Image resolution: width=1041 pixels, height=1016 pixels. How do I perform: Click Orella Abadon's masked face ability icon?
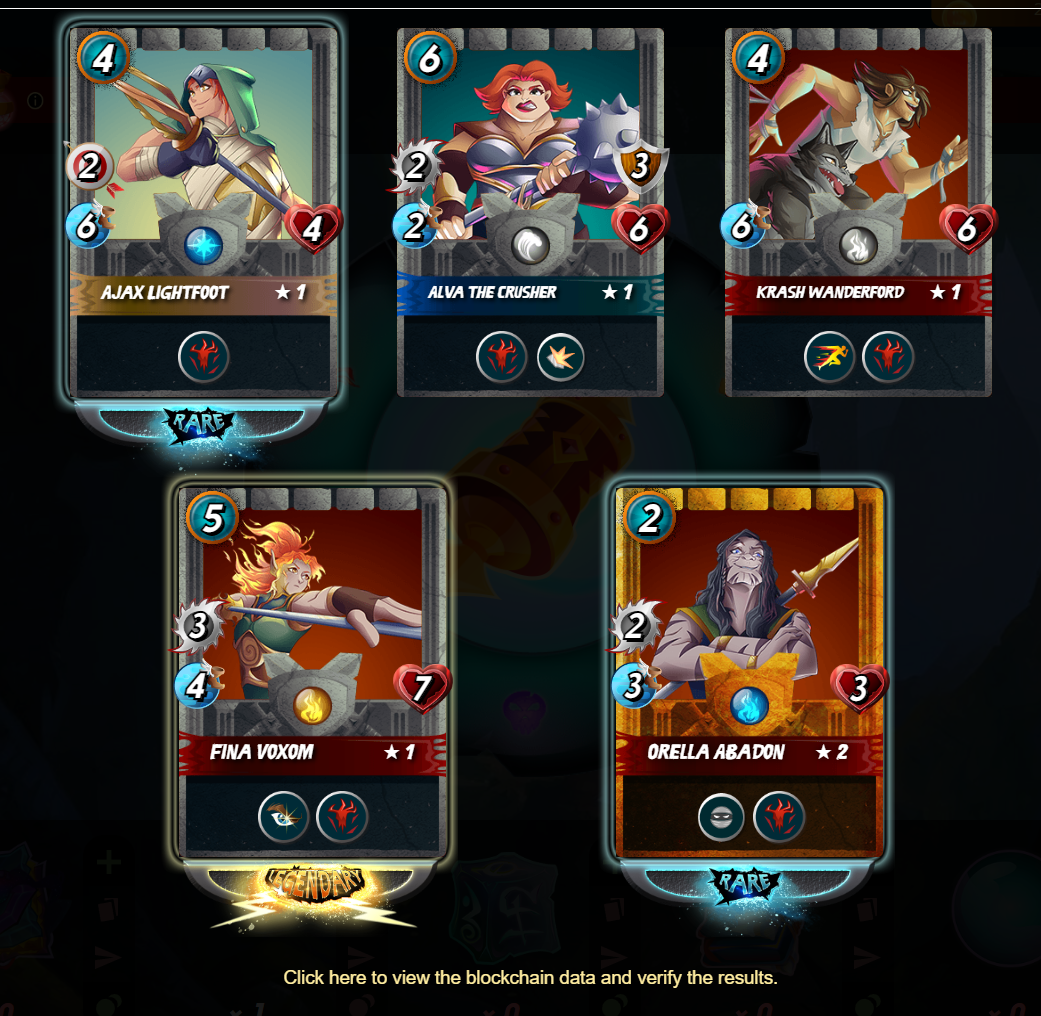pyautogui.click(x=723, y=818)
